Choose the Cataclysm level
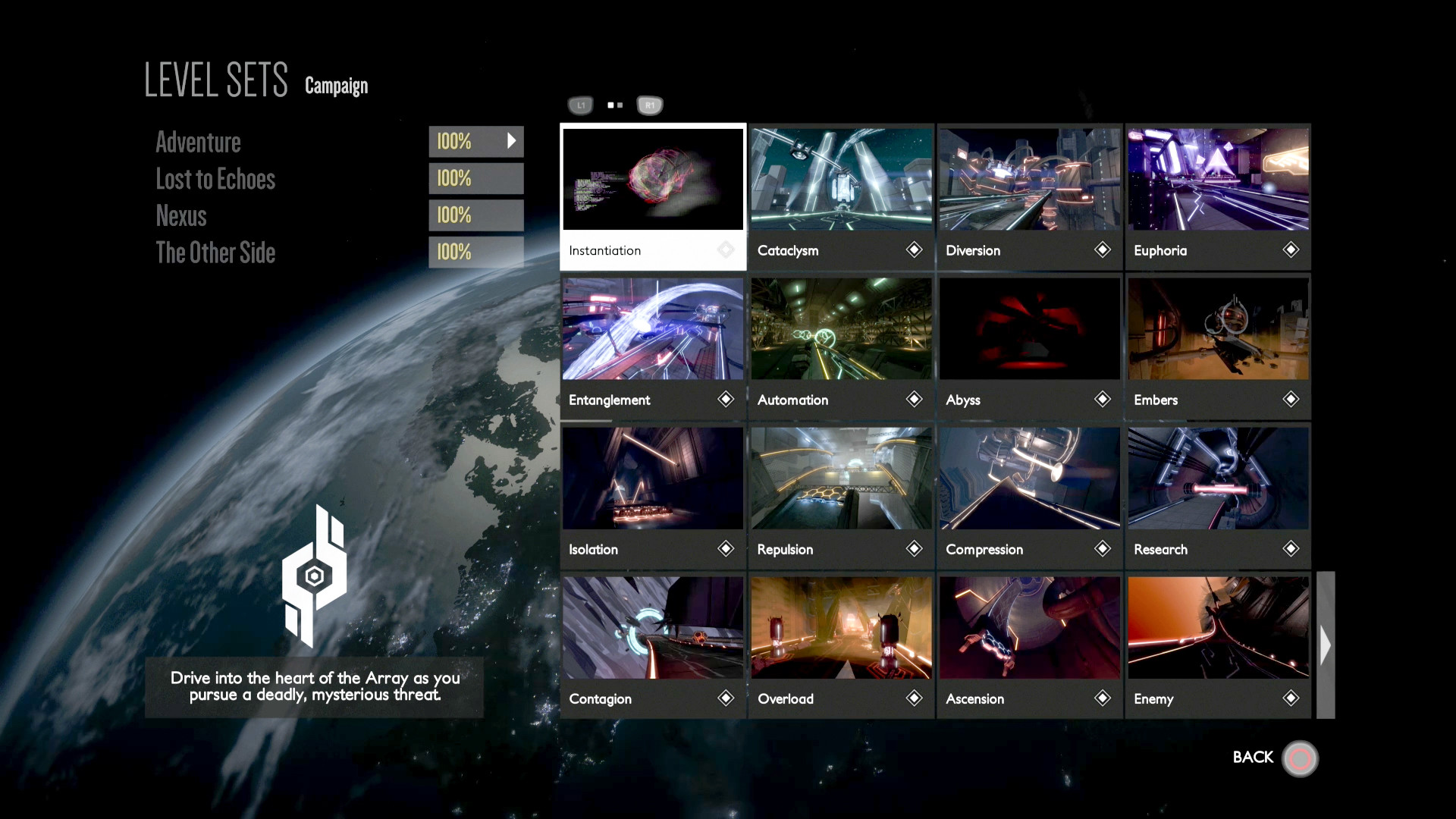The height and width of the screenshot is (819, 1456). [x=841, y=196]
